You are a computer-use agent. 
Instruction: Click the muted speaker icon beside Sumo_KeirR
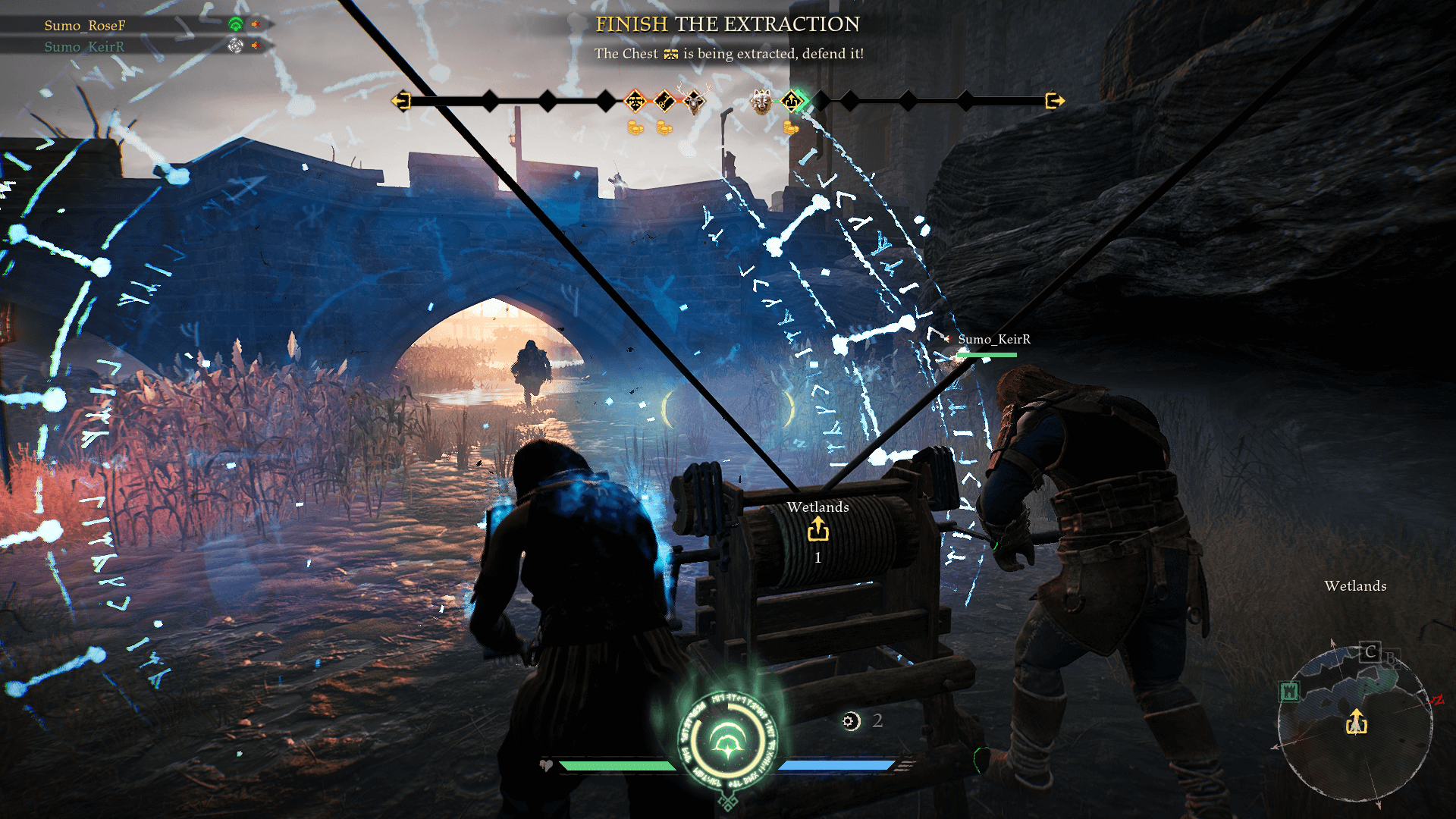(x=256, y=46)
